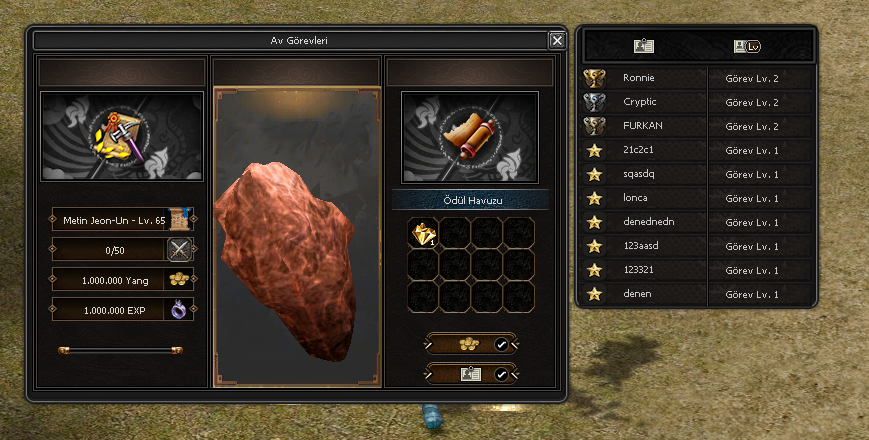Click the ID card reward button
The image size is (869, 440).
[471, 374]
